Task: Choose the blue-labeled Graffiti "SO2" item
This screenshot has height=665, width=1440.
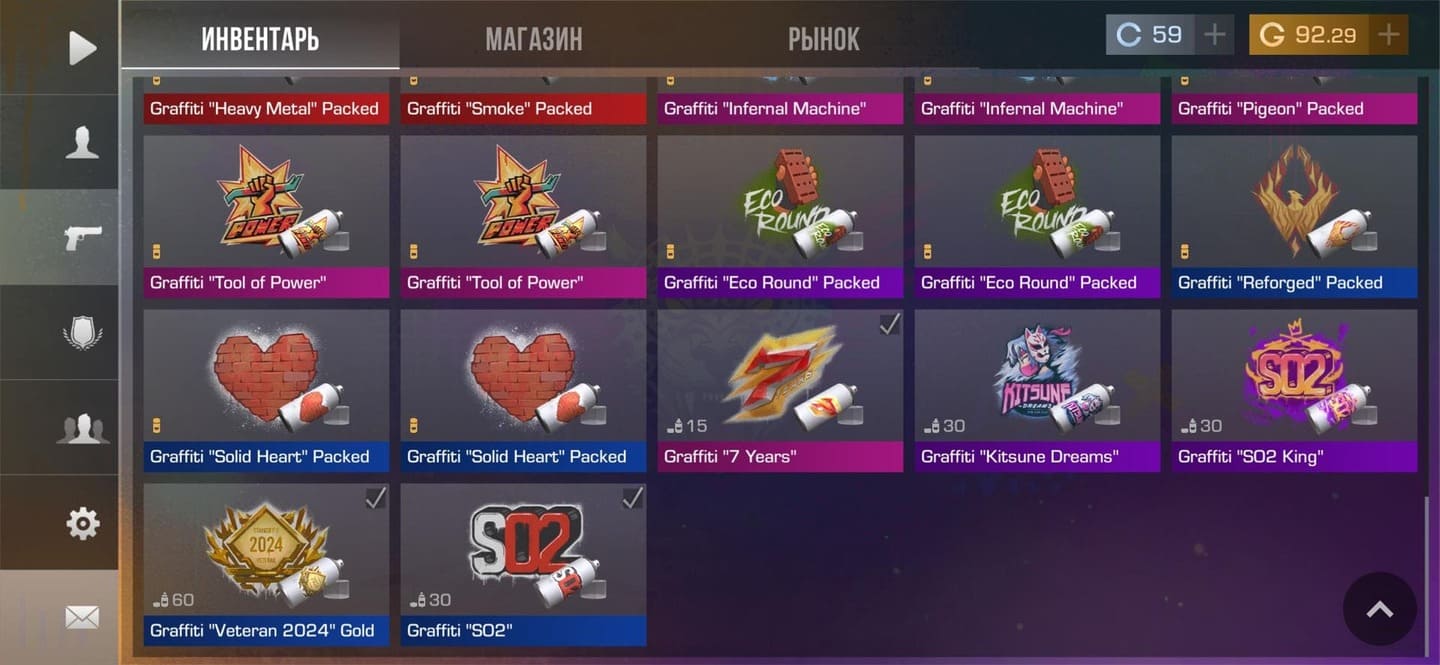Action: coord(523,564)
